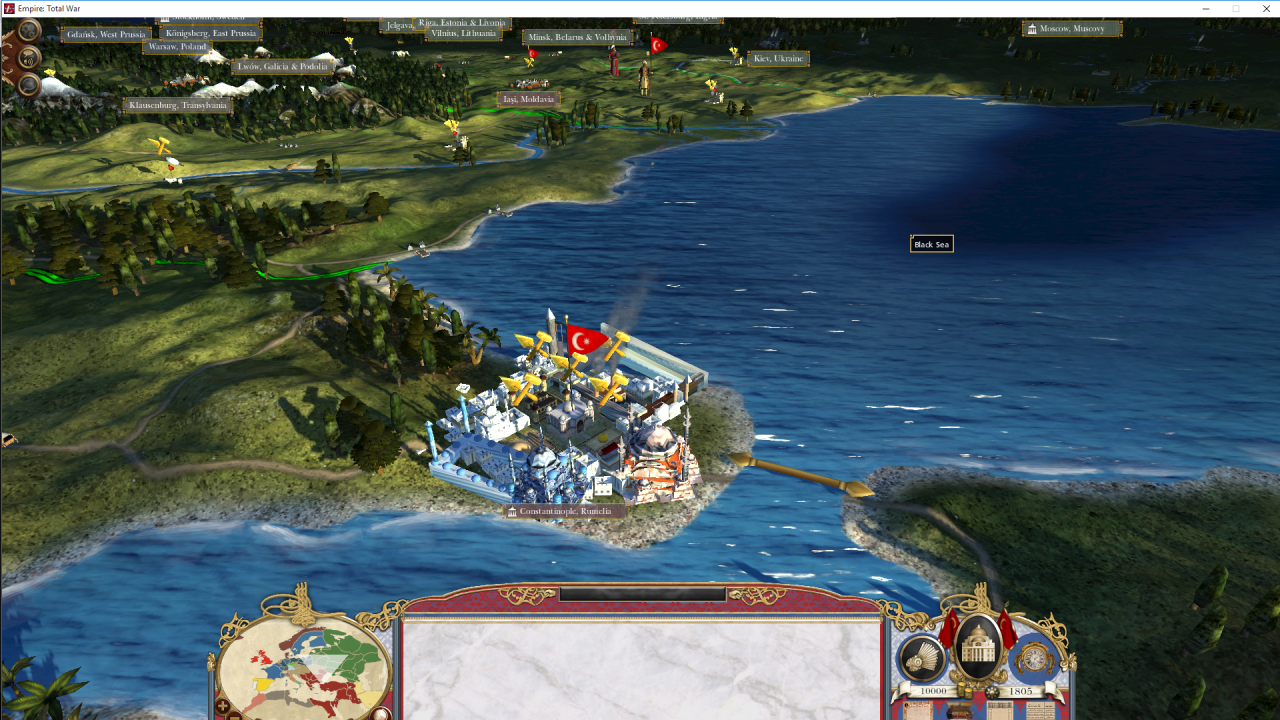Click the Warsaw, Poland label

[177, 47]
